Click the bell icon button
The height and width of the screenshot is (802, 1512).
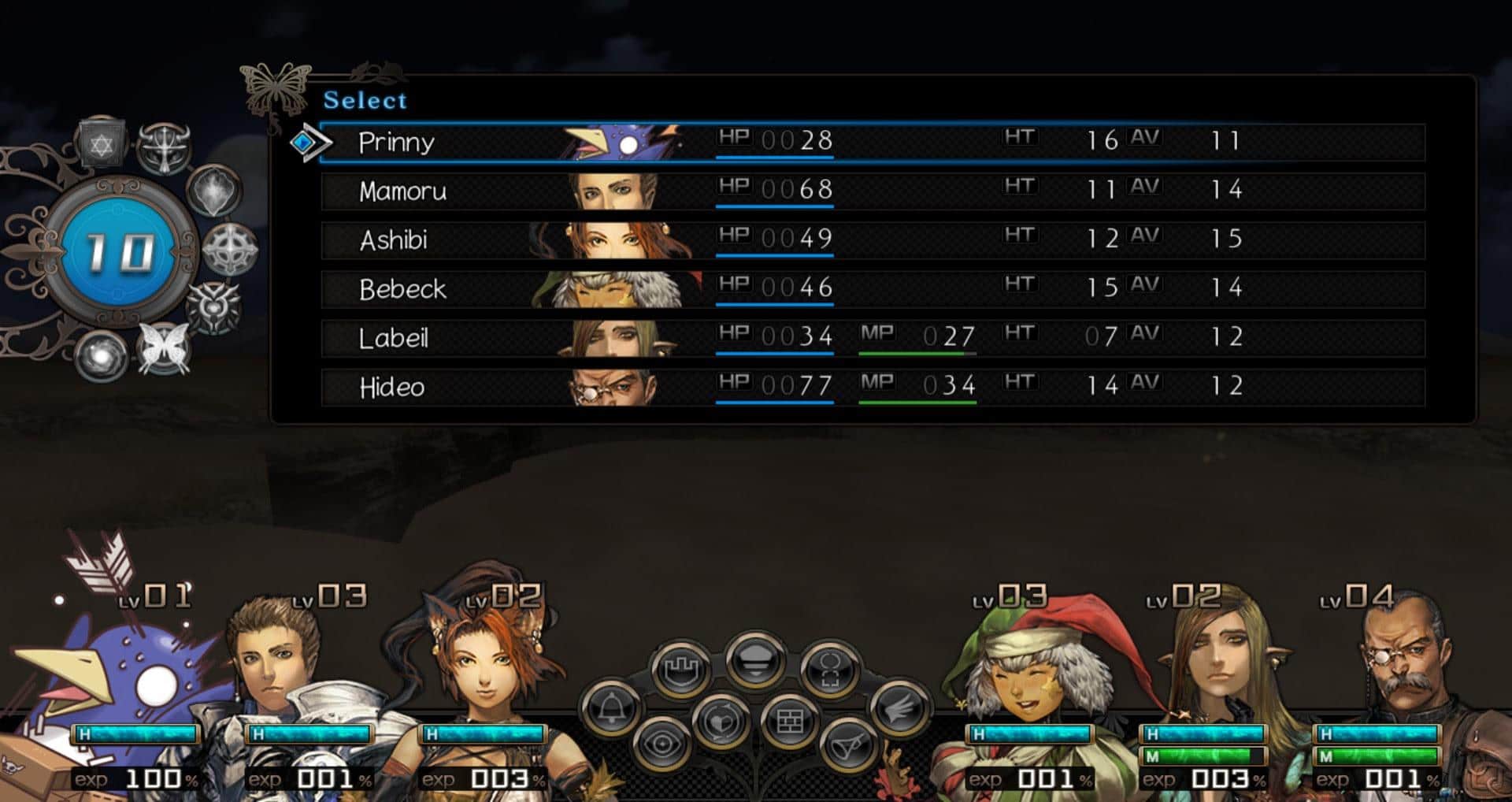point(611,709)
